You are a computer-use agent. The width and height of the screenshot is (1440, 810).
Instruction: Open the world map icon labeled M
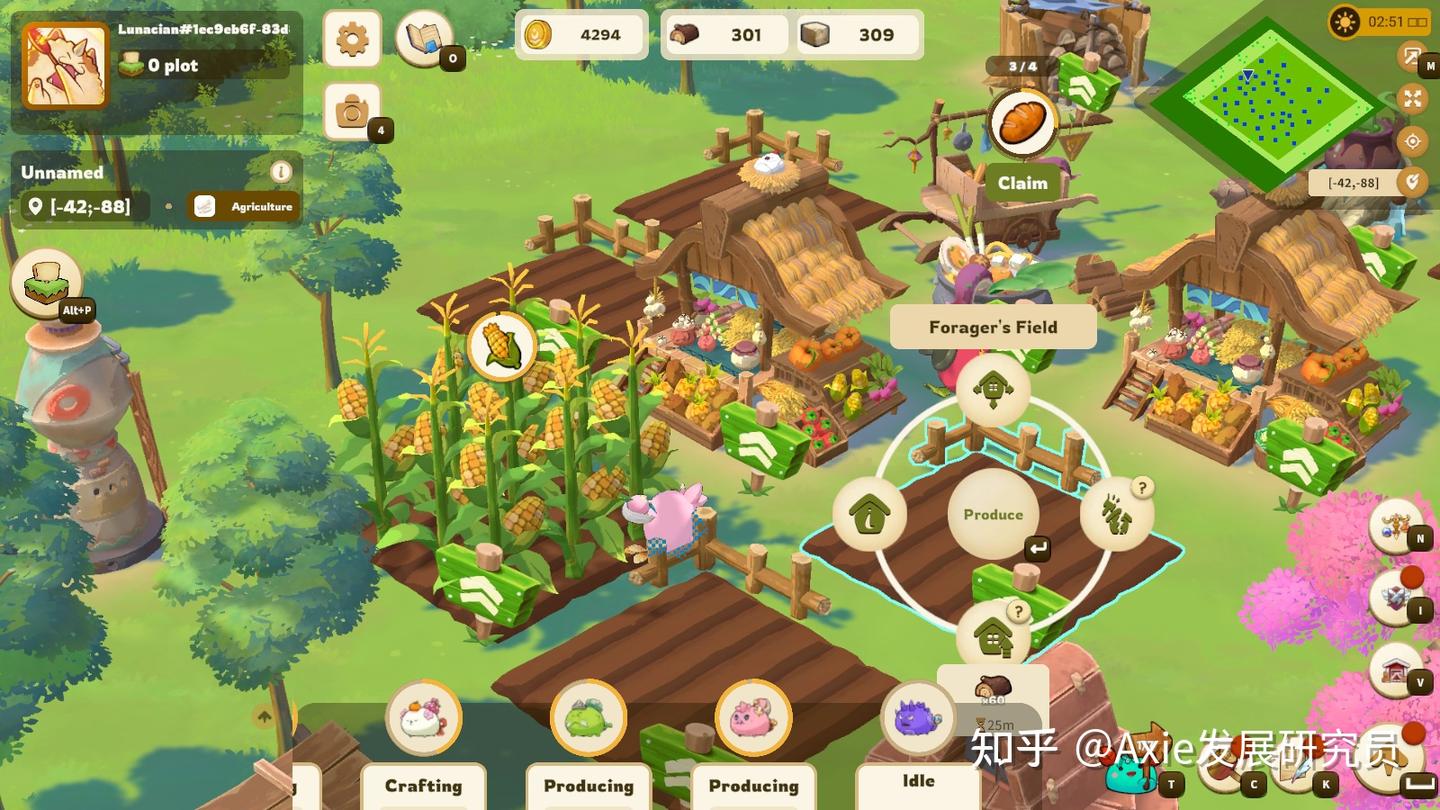[x=1411, y=60]
